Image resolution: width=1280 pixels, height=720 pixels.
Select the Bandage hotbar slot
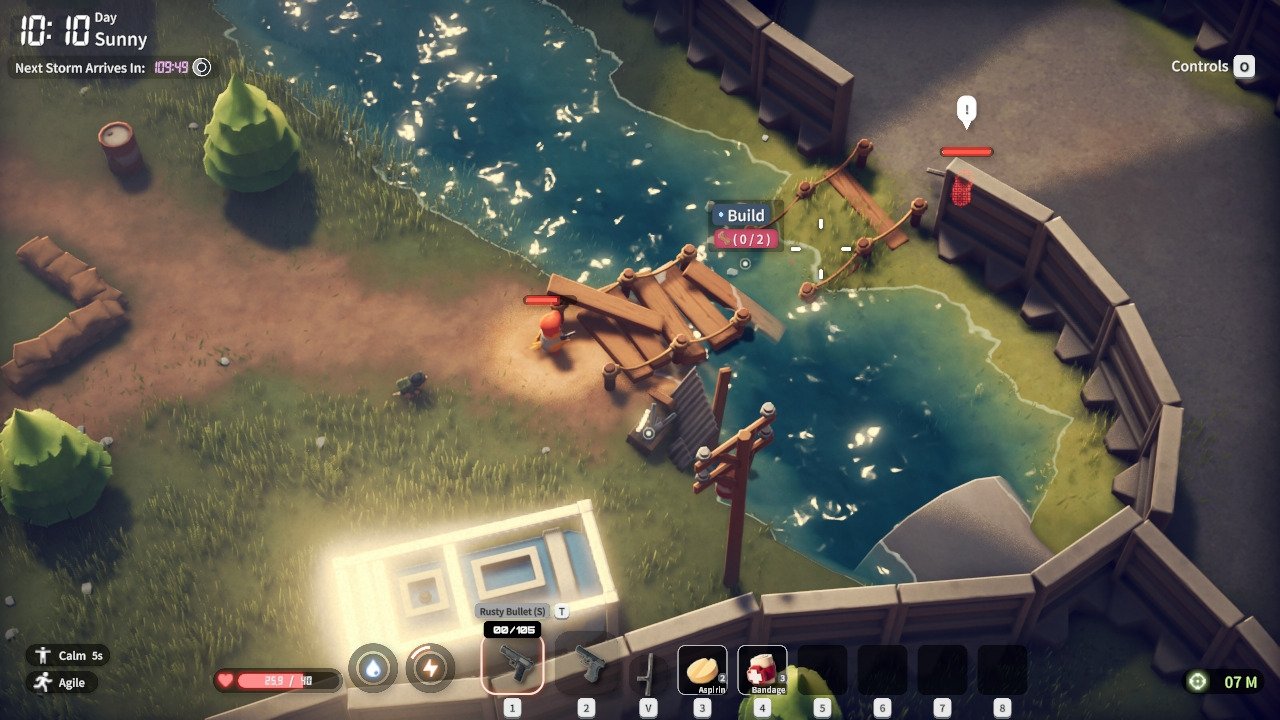762,669
